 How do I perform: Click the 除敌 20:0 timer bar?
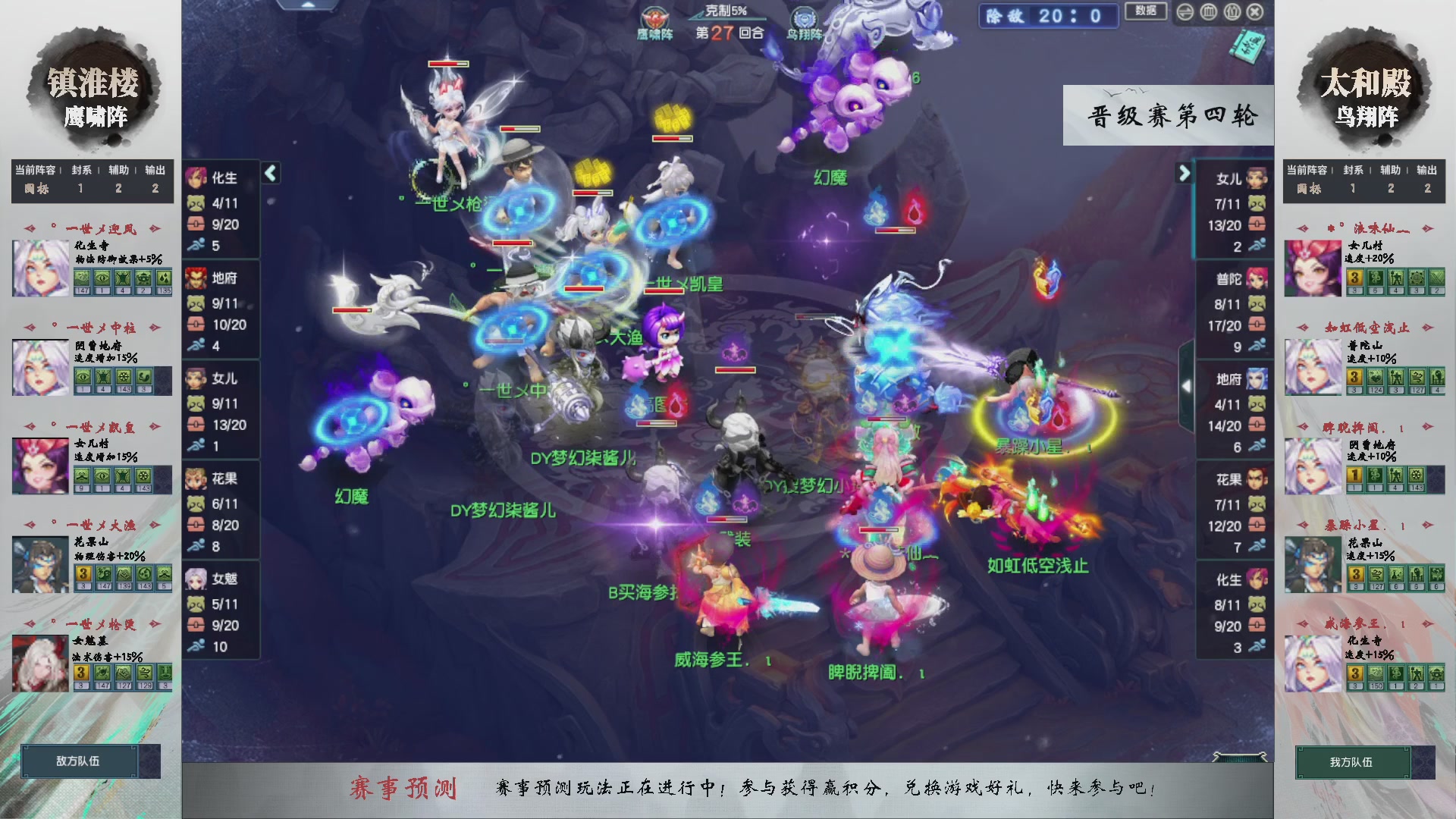coord(1048,17)
